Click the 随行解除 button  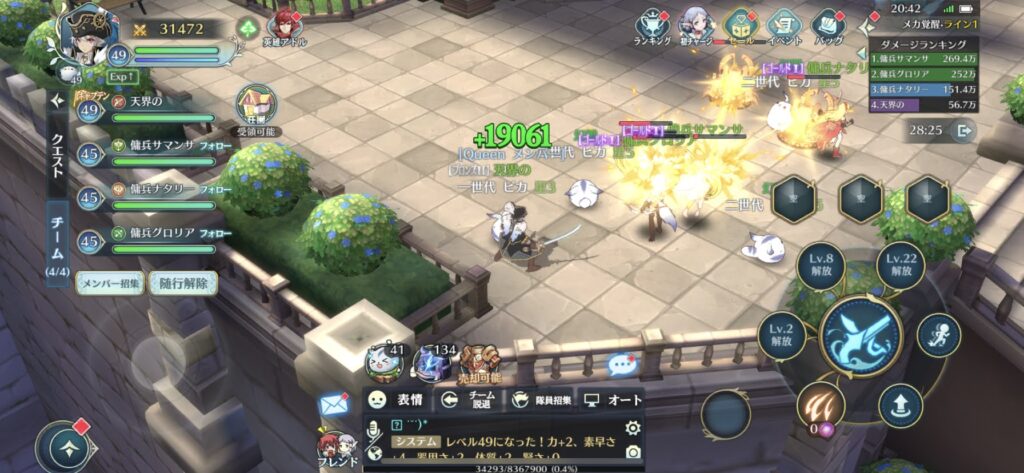coord(183,283)
